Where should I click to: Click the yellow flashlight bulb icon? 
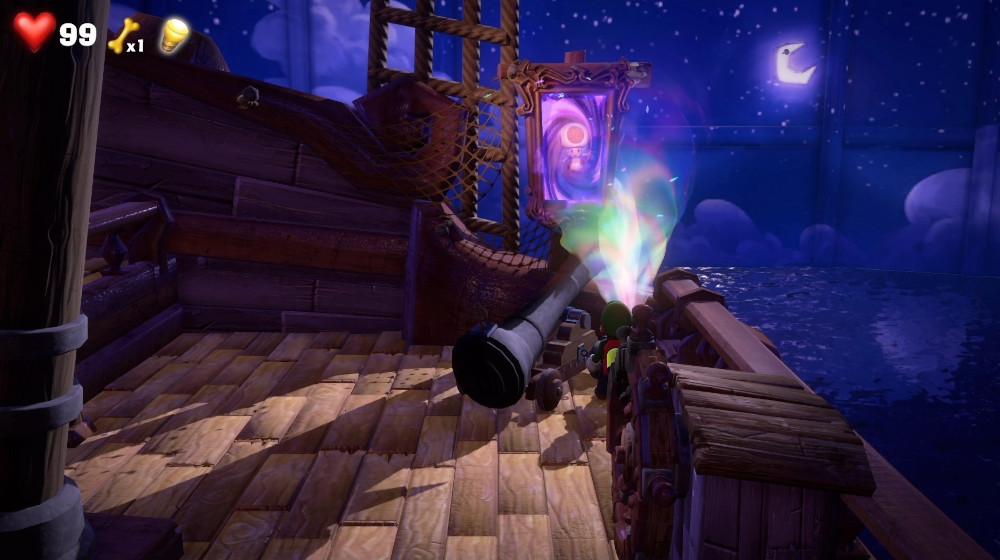(174, 34)
